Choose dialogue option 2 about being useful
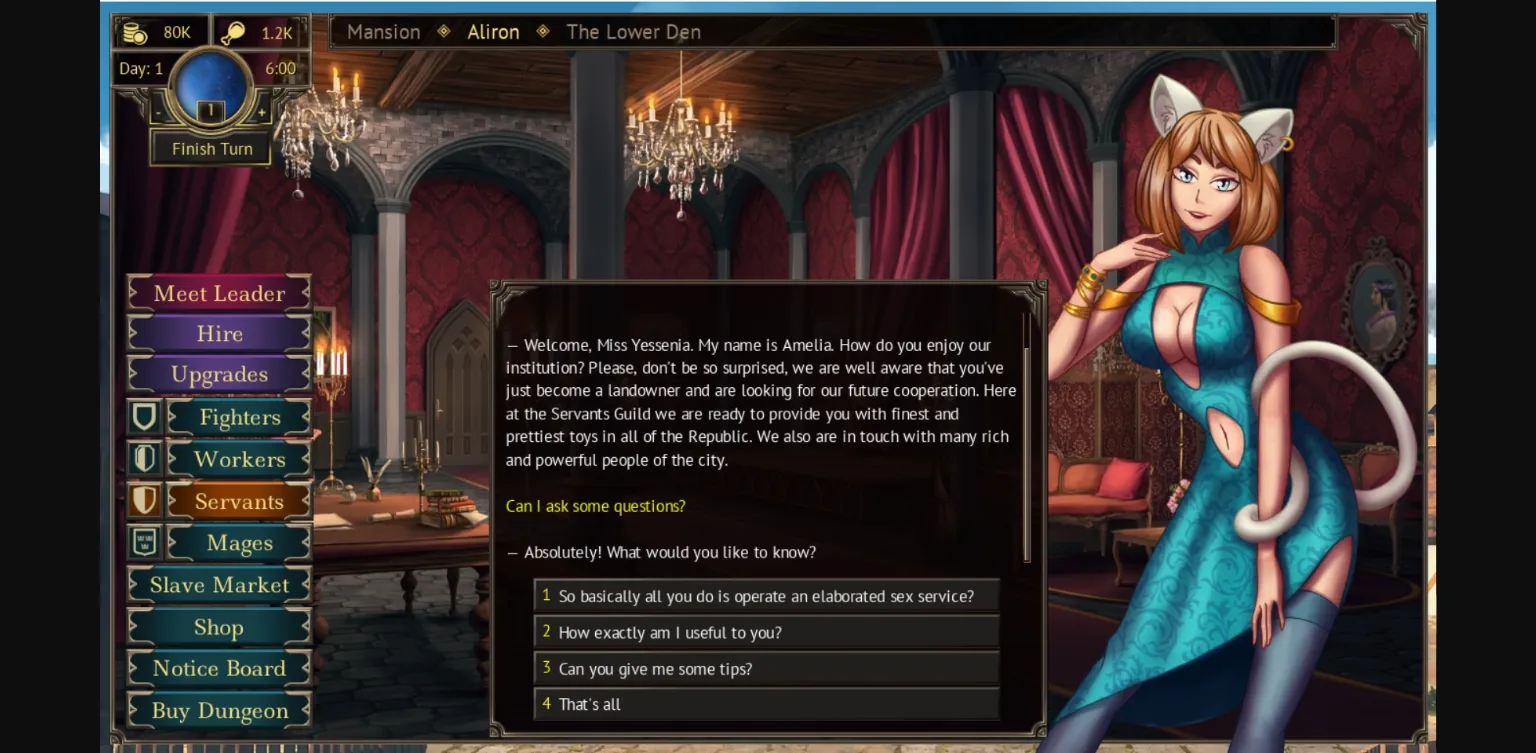This screenshot has height=753, width=1536. coord(767,632)
